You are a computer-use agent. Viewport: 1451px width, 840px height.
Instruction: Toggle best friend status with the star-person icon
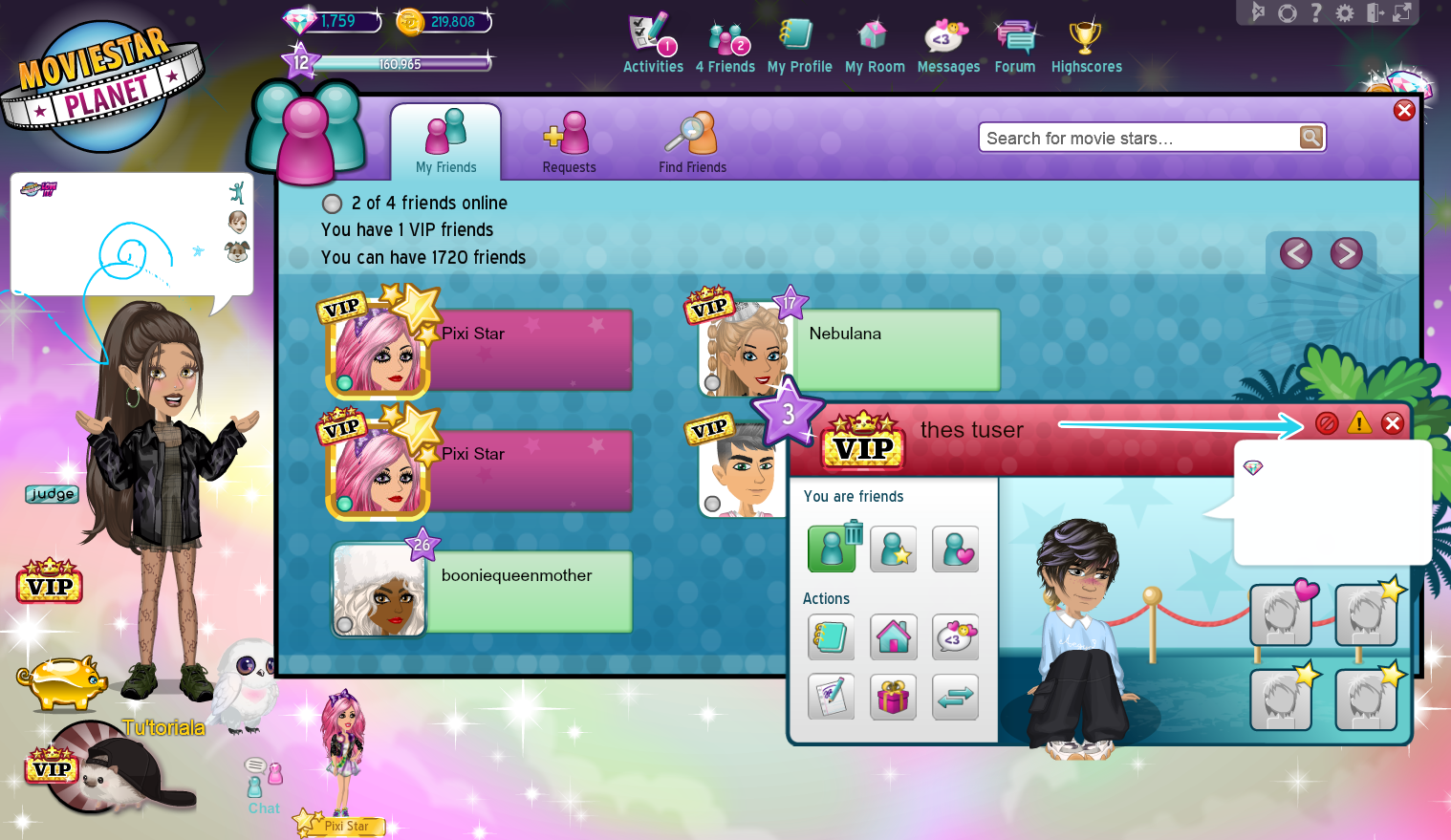(893, 548)
